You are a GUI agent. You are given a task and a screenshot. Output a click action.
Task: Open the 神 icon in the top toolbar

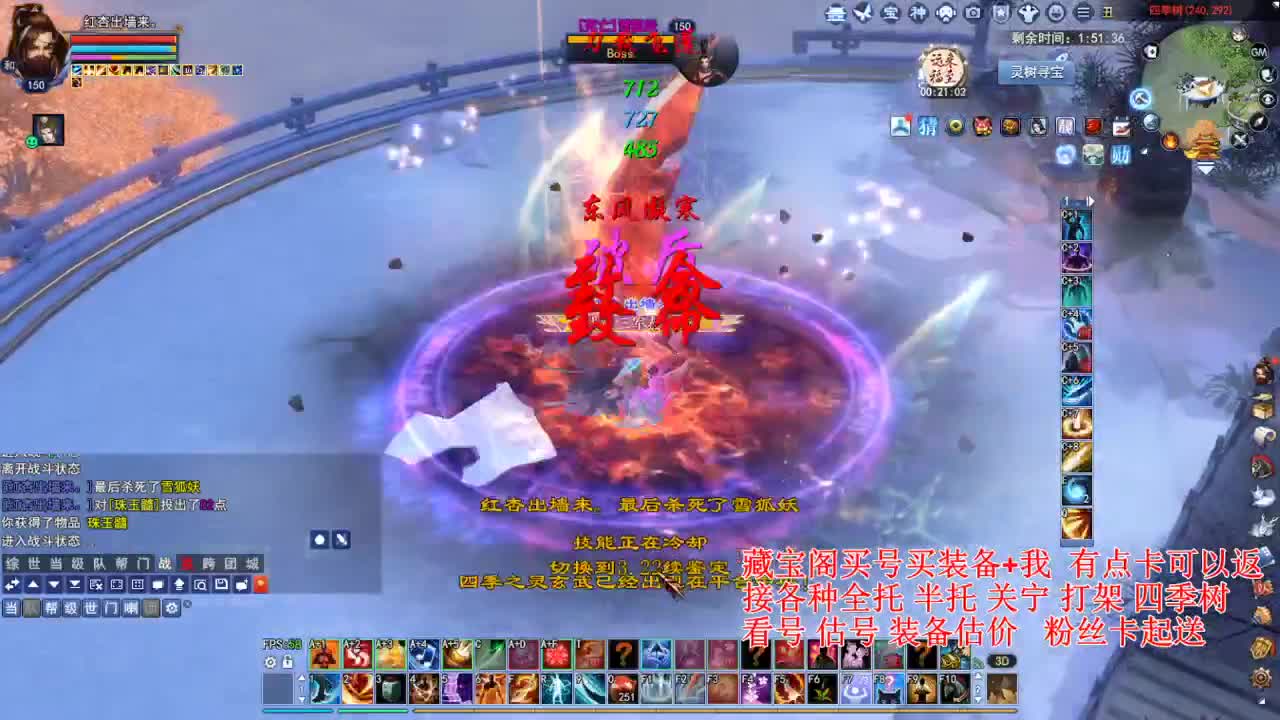[920, 13]
